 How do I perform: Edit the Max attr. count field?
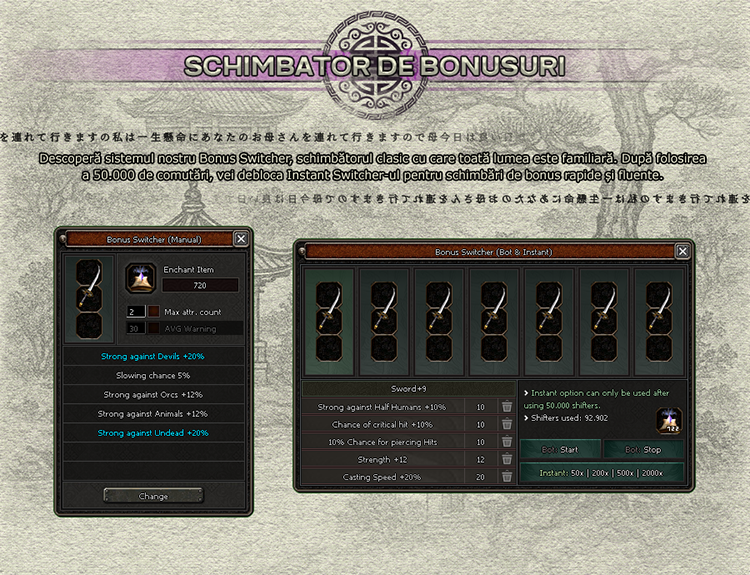tap(133, 312)
